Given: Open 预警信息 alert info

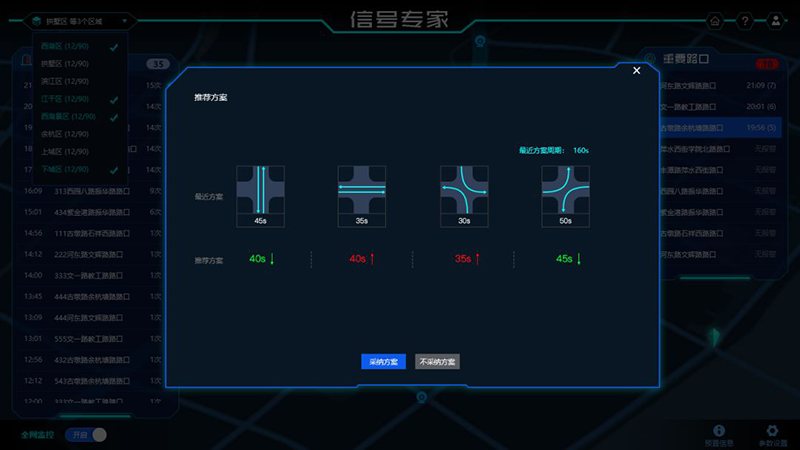Looking at the screenshot, I should (718, 434).
